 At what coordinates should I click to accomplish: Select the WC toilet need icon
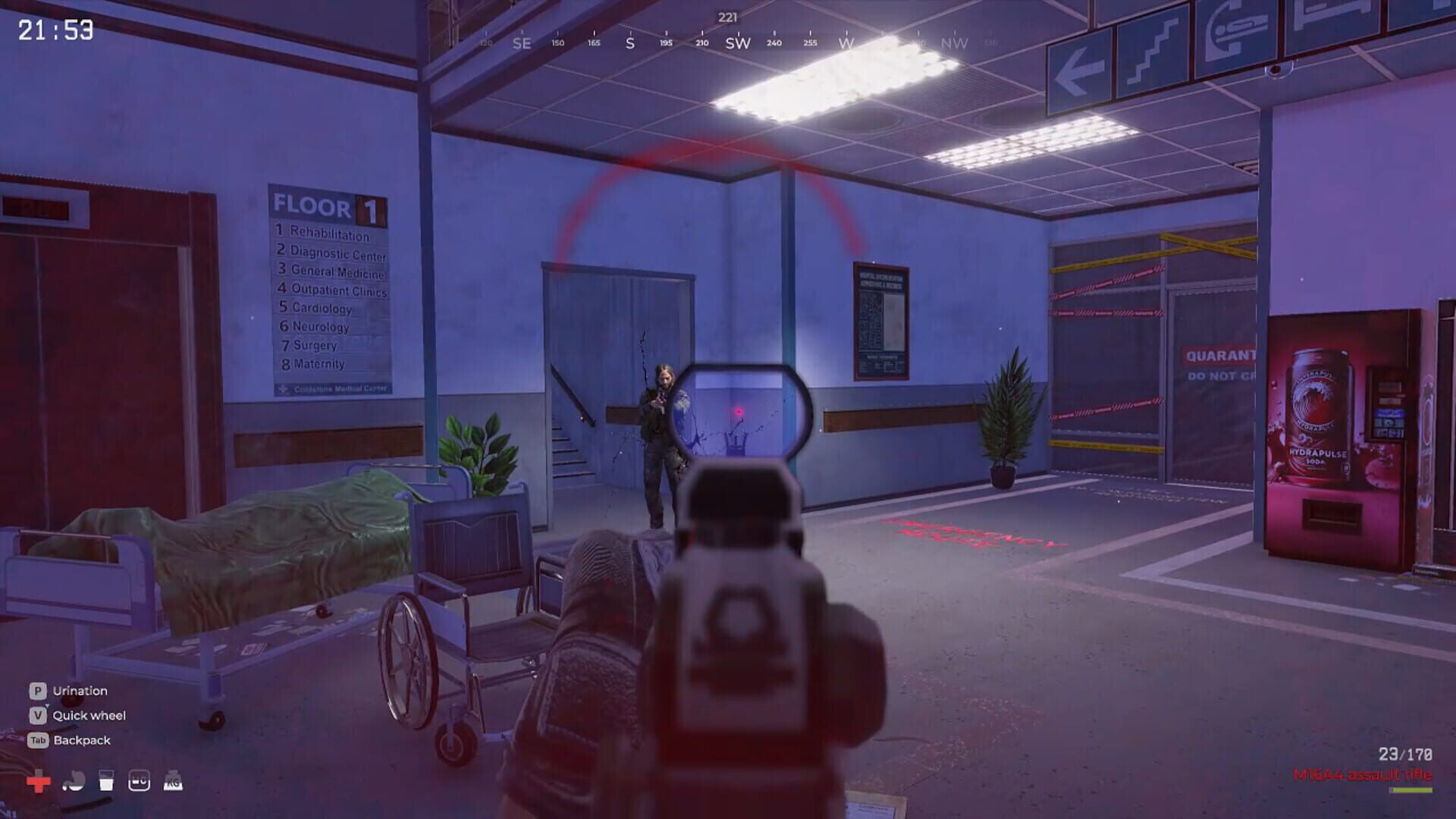[x=140, y=780]
